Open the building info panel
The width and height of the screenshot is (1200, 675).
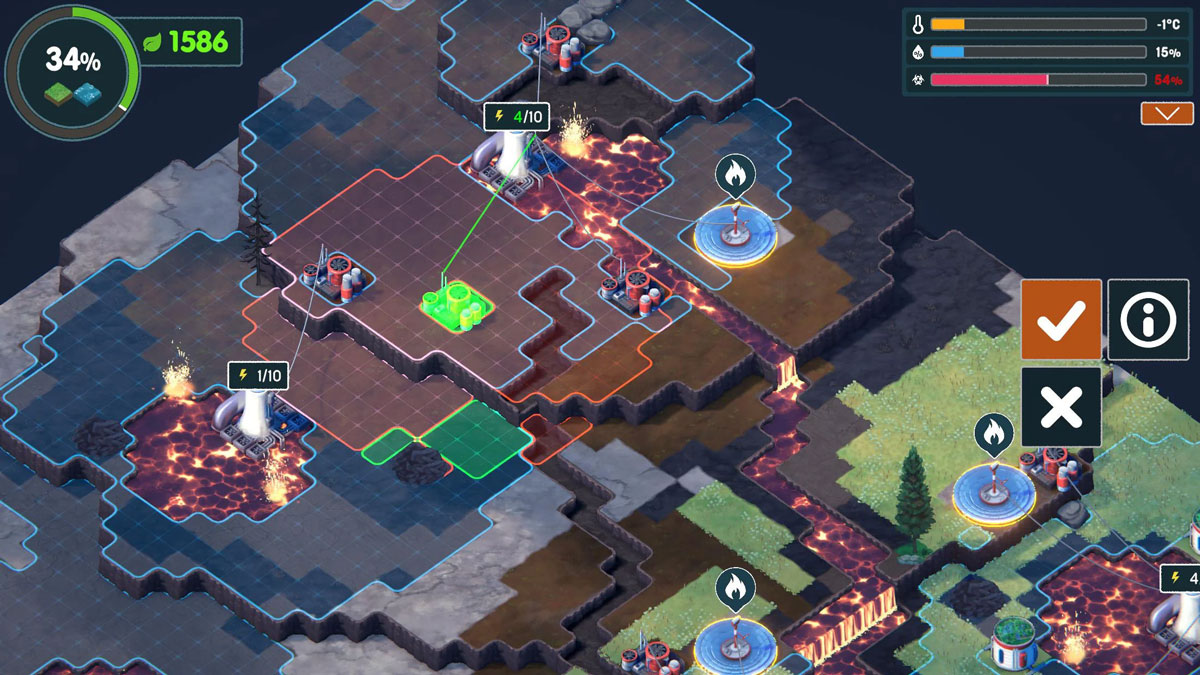pyautogui.click(x=1147, y=320)
